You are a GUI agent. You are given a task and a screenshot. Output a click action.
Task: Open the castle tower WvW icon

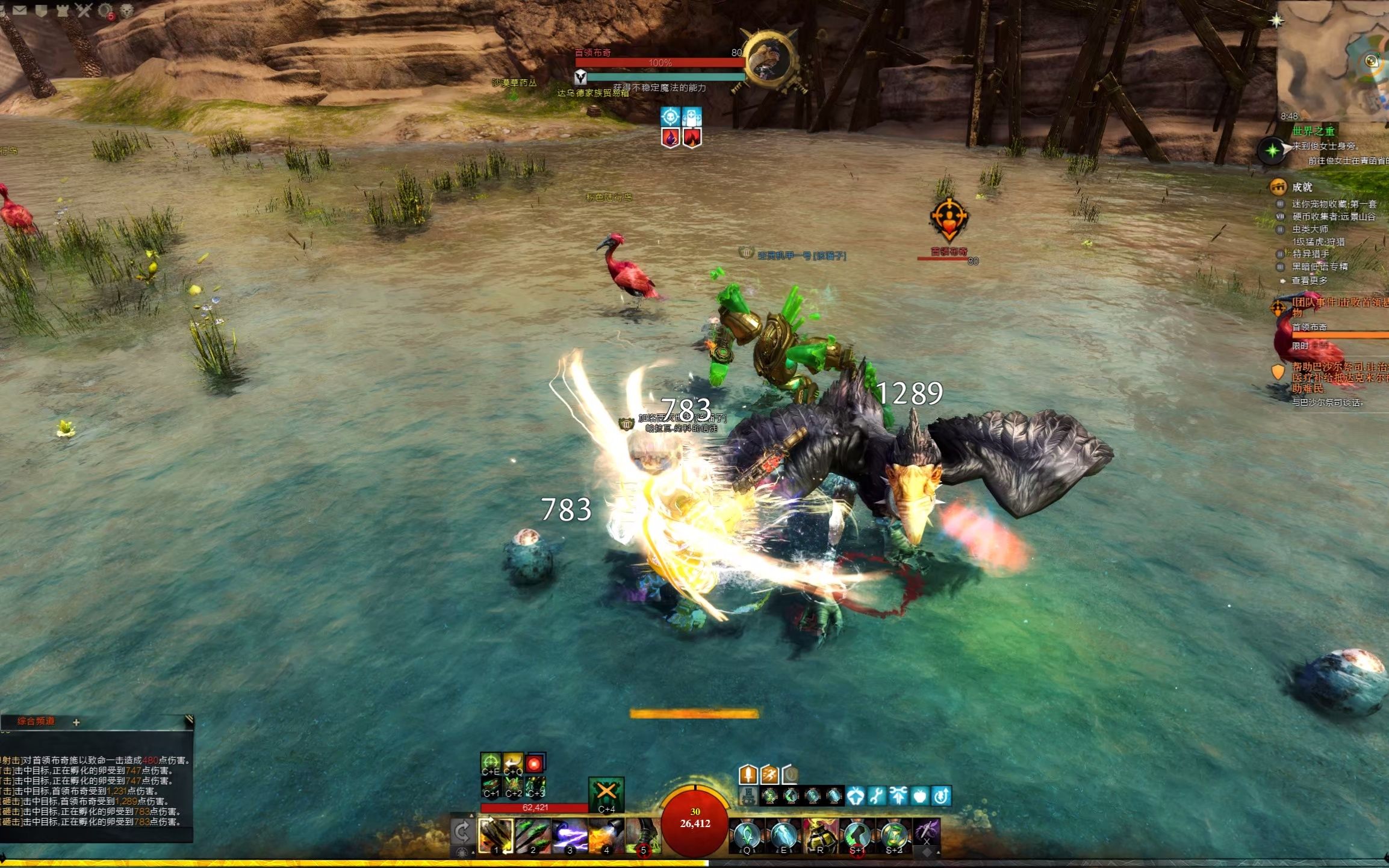pos(62,10)
